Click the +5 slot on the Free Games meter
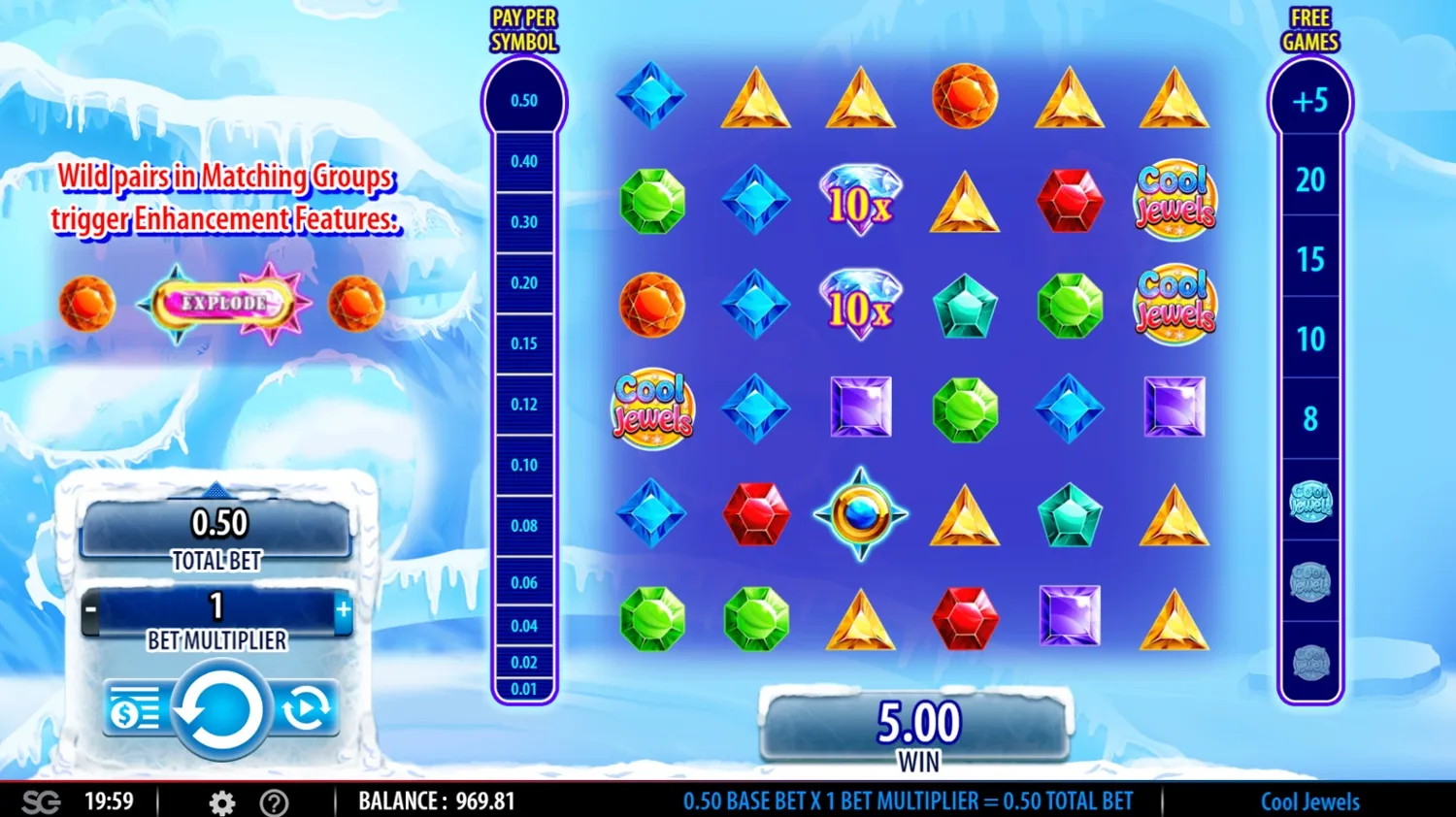This screenshot has height=817, width=1456. 1311,101
